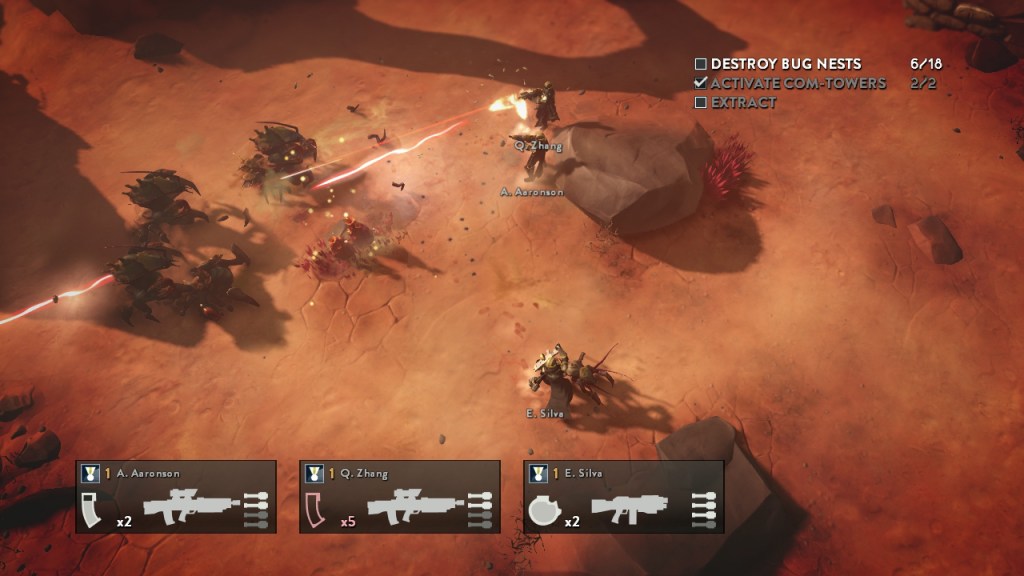This screenshot has width=1024, height=576.
Task: Select Q. Zhang's red magazine icon
Action: 318,508
